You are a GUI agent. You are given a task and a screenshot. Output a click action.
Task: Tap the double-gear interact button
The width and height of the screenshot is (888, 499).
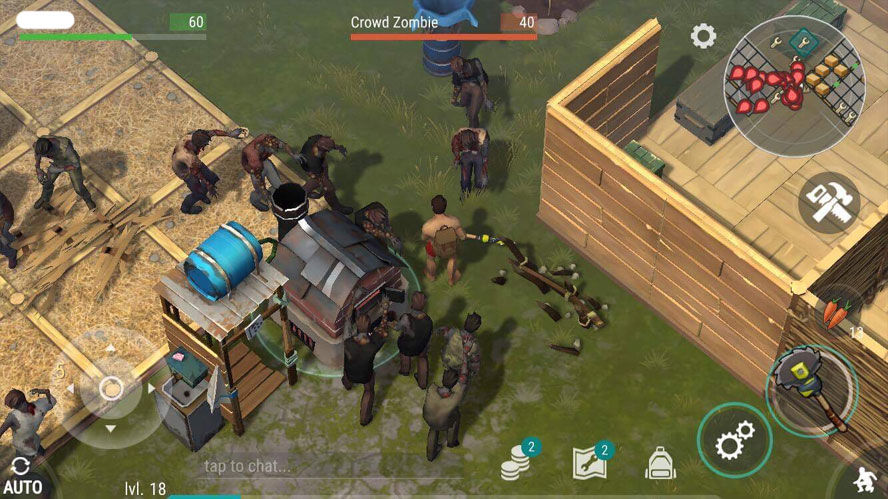coord(735,440)
